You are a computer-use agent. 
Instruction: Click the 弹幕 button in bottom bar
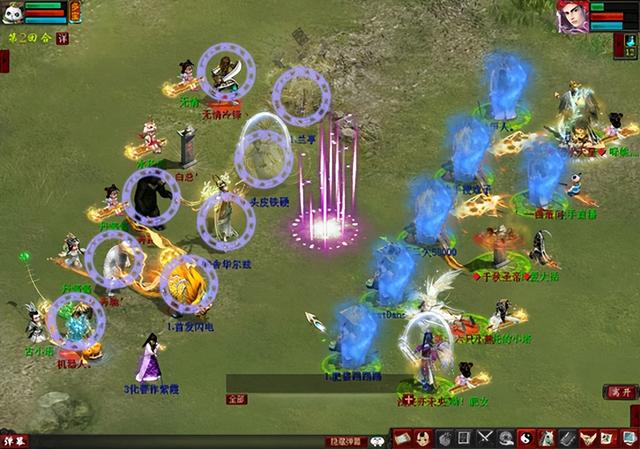click(14, 440)
